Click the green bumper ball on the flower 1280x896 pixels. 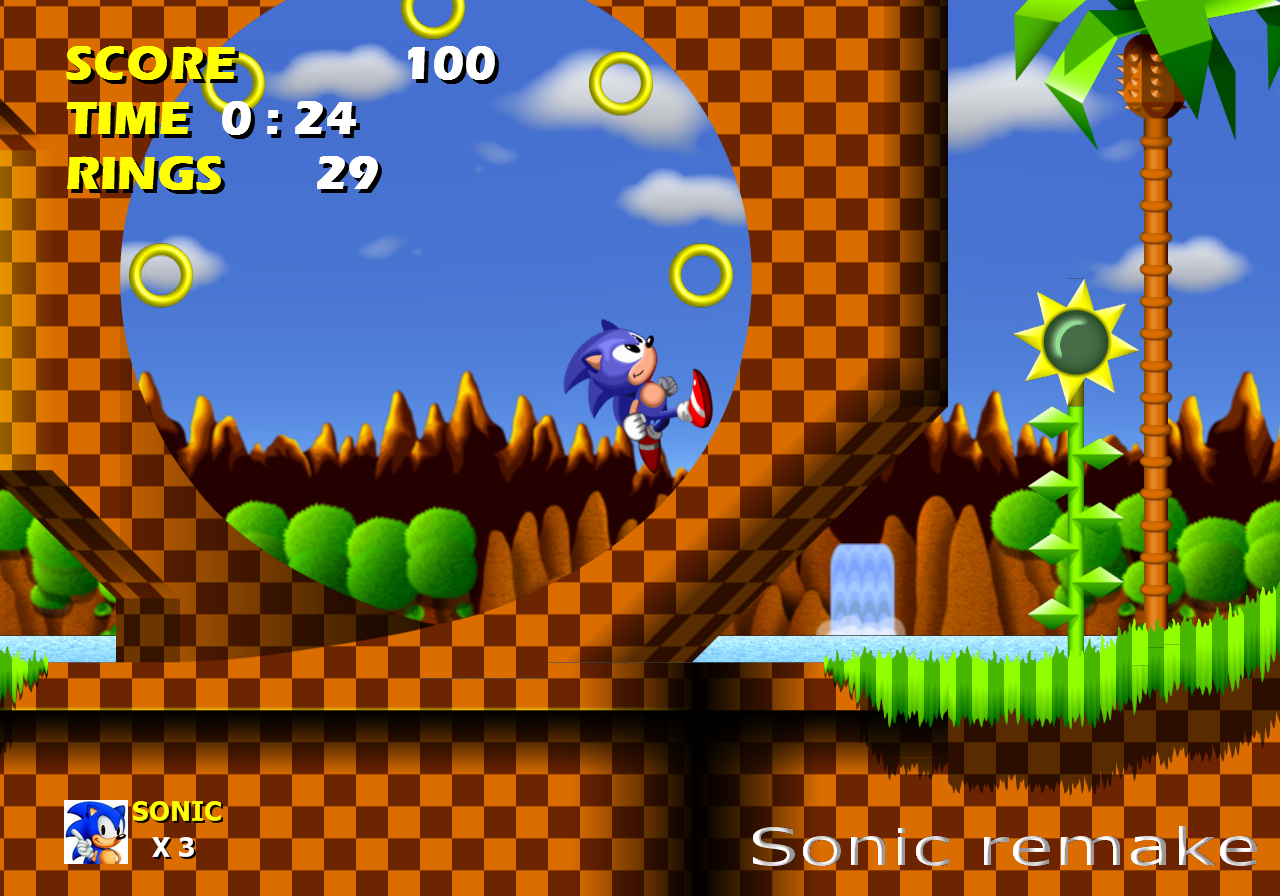coord(1078,340)
